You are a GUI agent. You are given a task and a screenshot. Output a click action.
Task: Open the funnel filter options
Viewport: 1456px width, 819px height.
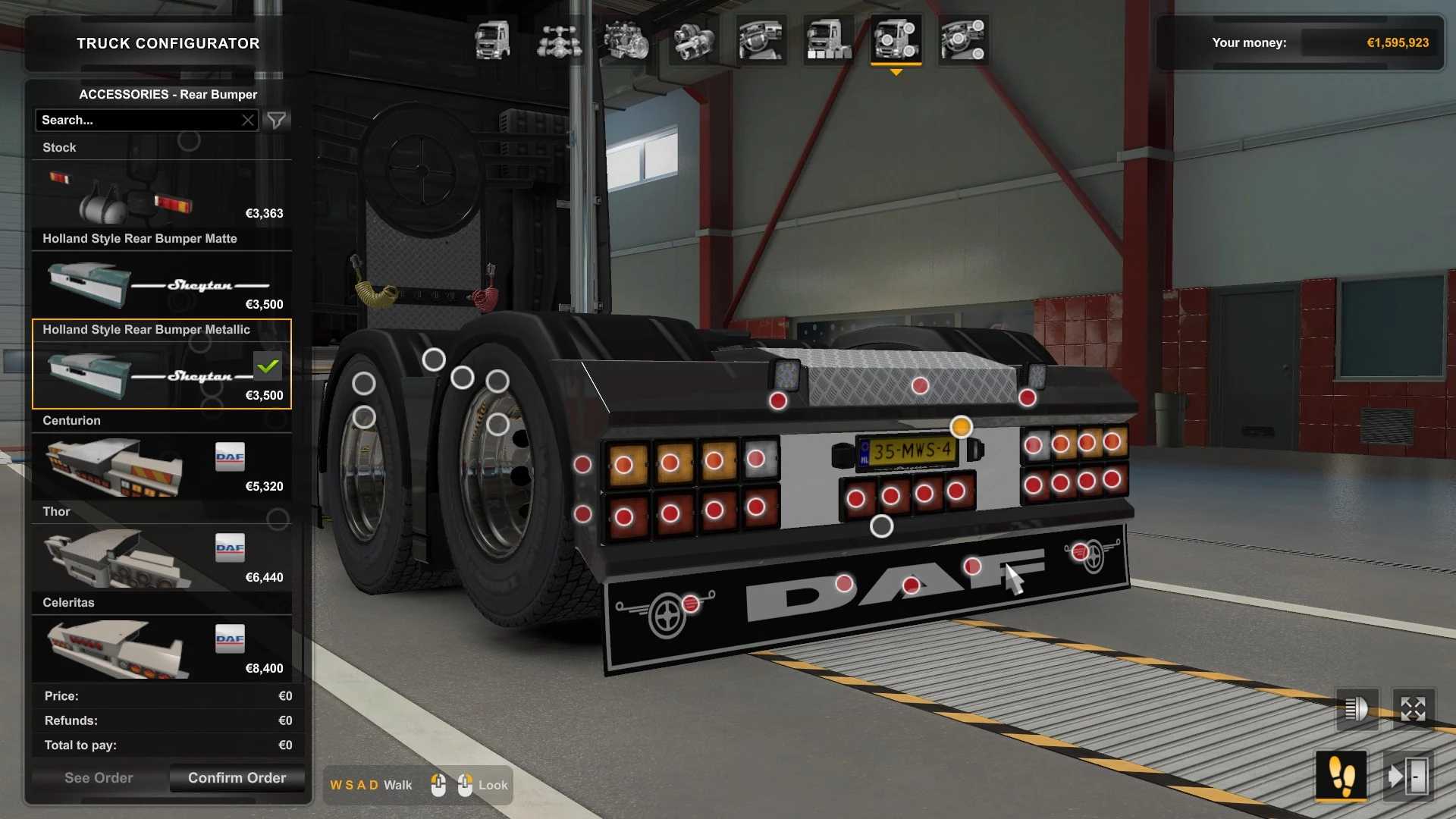(277, 120)
